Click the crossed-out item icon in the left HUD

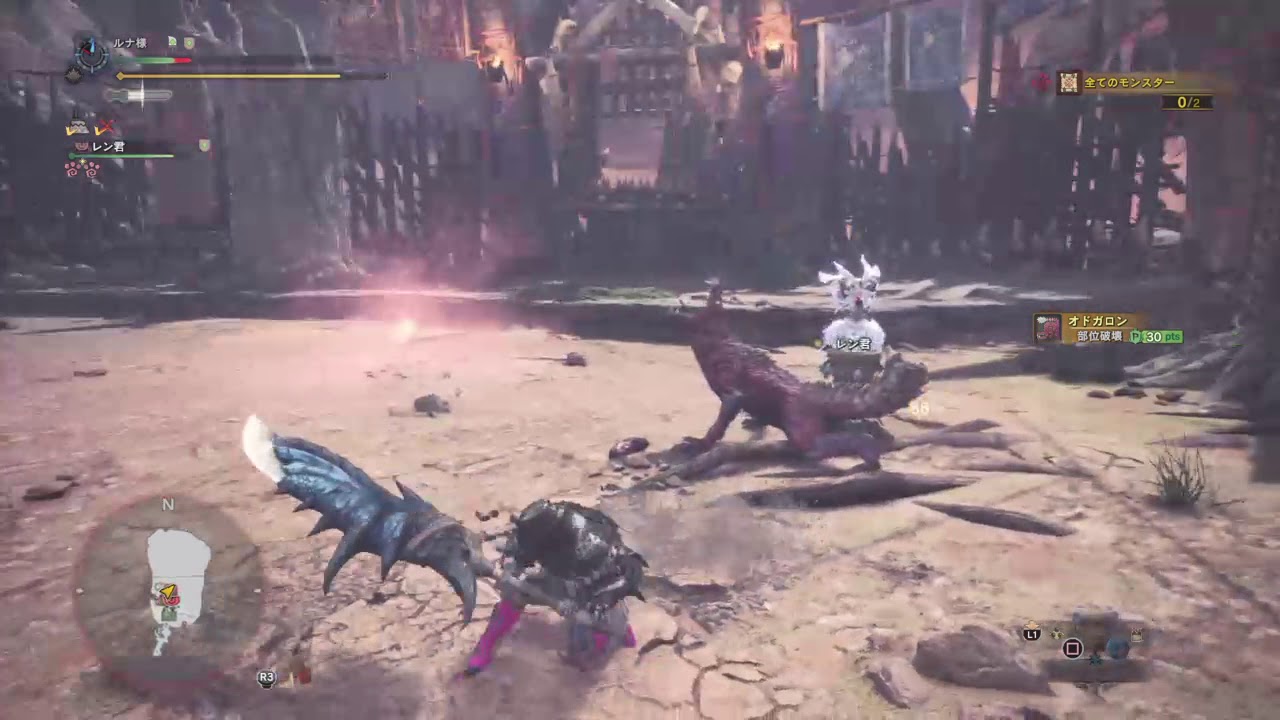click(105, 127)
